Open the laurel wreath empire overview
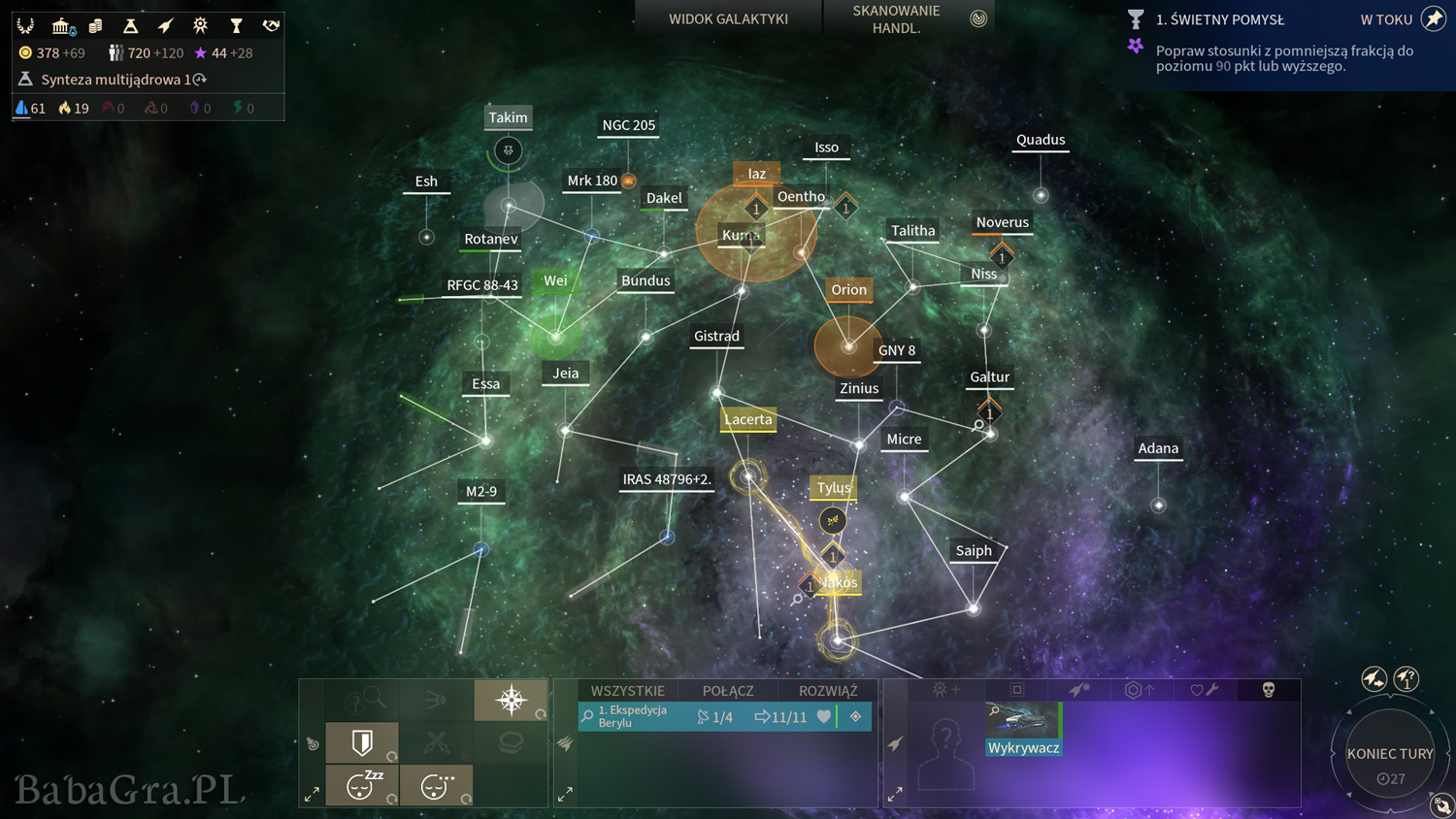The height and width of the screenshot is (819, 1456). [x=25, y=25]
